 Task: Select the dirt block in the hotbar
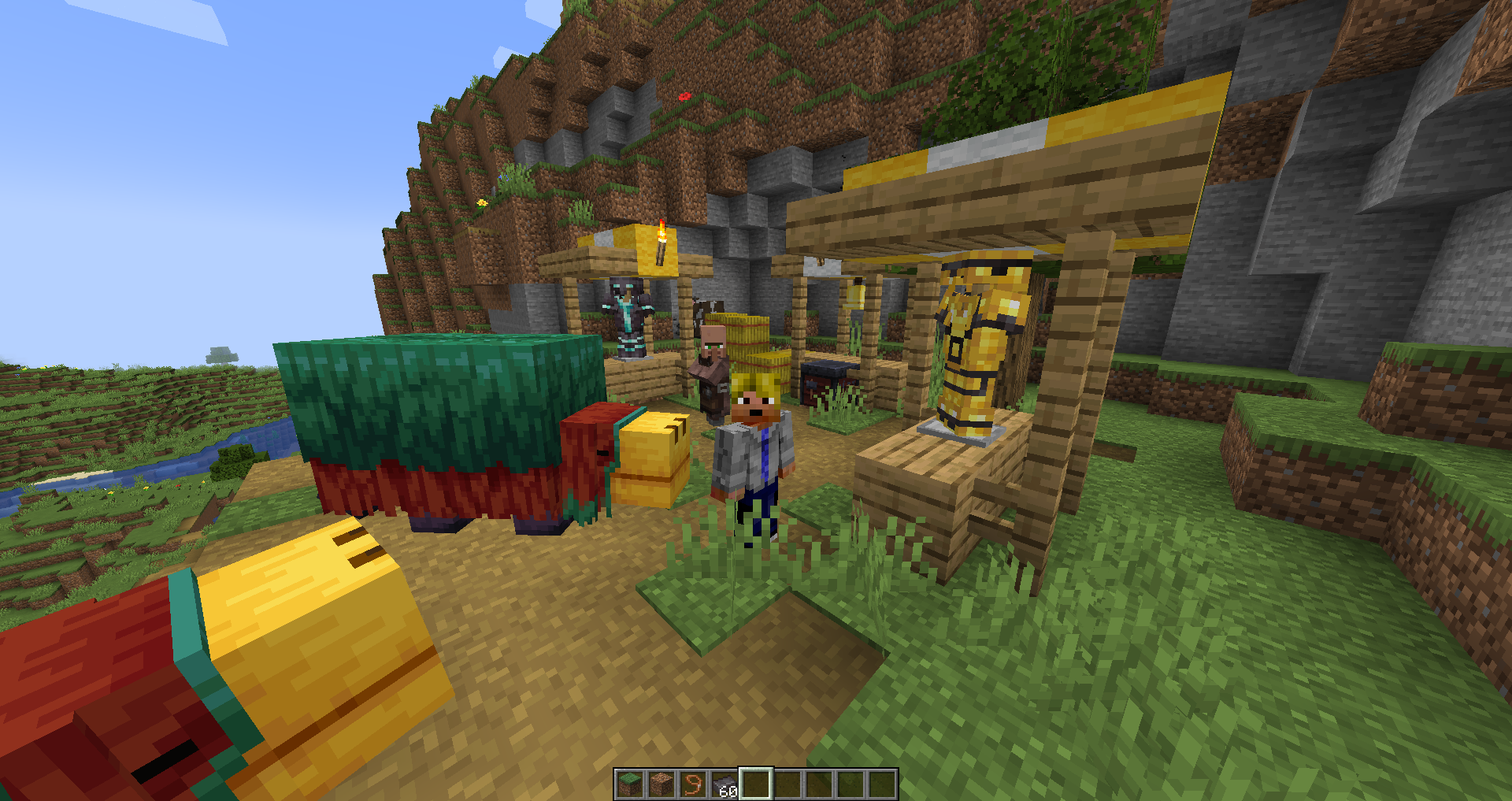[661, 784]
